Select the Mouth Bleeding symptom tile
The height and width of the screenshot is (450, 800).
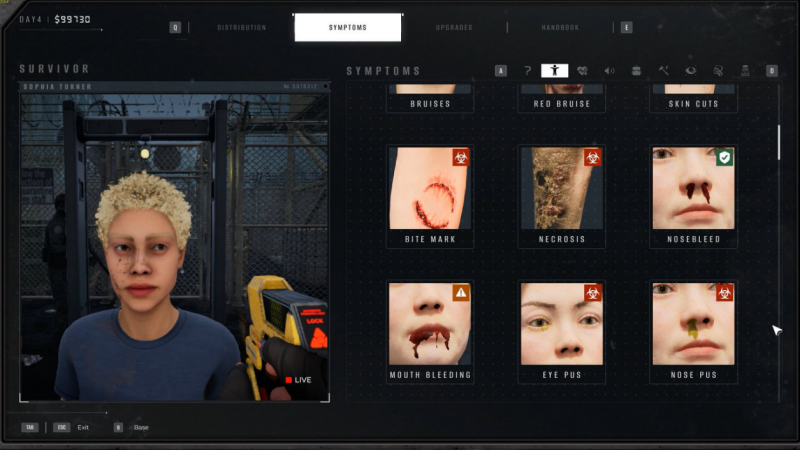(x=430, y=332)
